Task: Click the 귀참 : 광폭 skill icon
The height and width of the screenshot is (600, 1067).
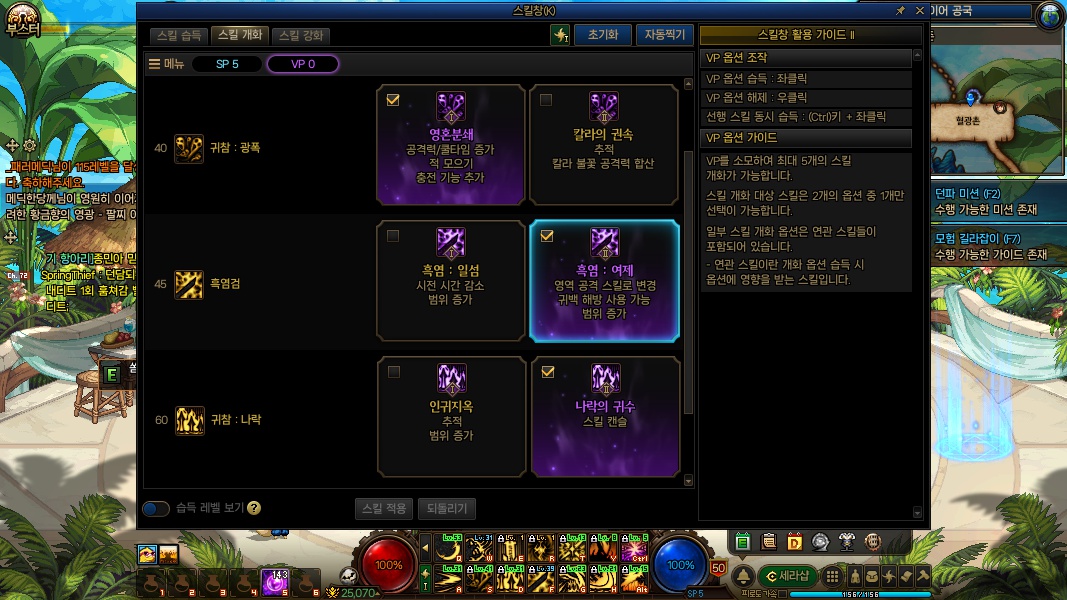Action: [x=189, y=148]
